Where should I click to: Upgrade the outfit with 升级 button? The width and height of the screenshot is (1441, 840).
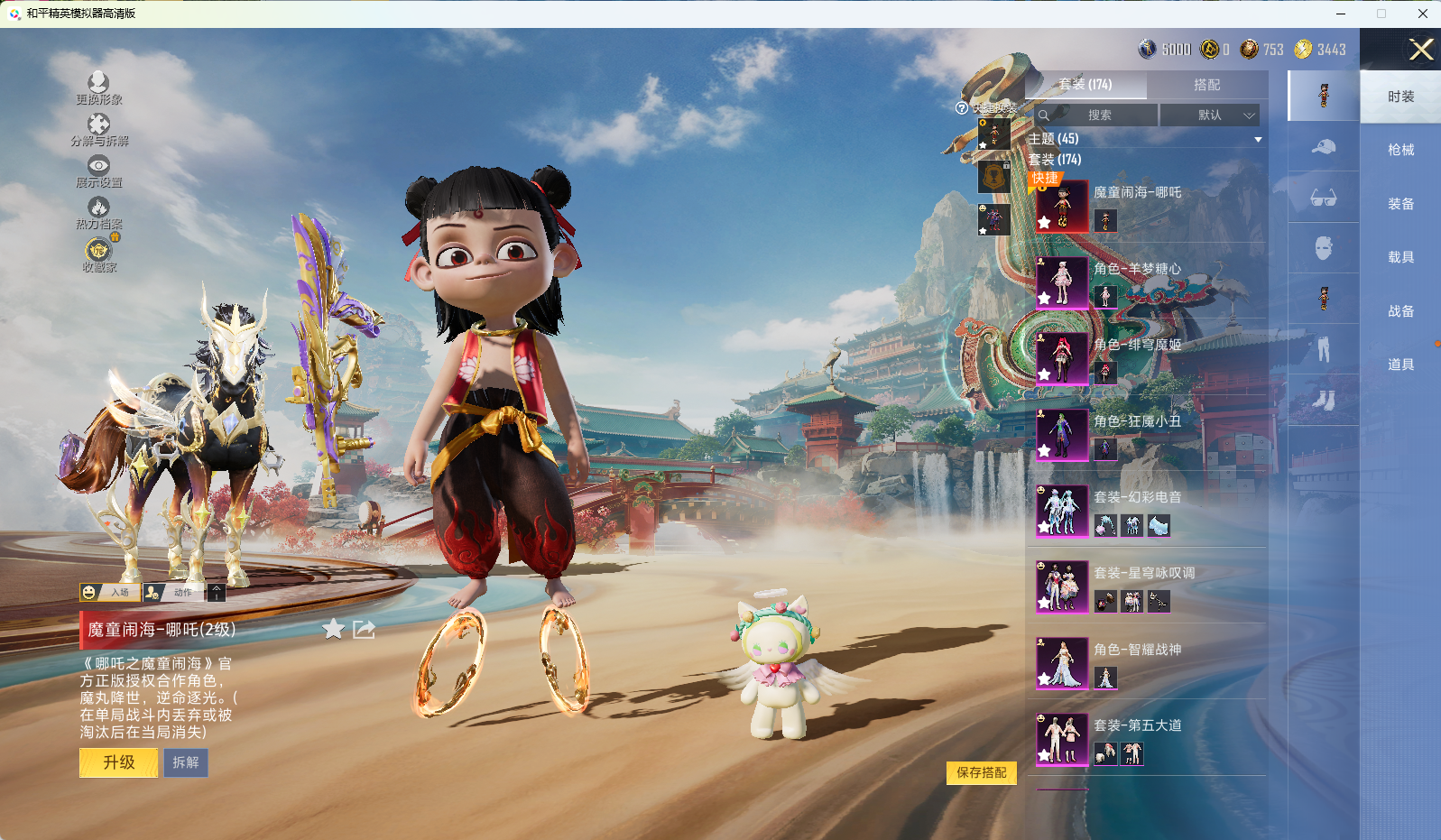pos(119,762)
